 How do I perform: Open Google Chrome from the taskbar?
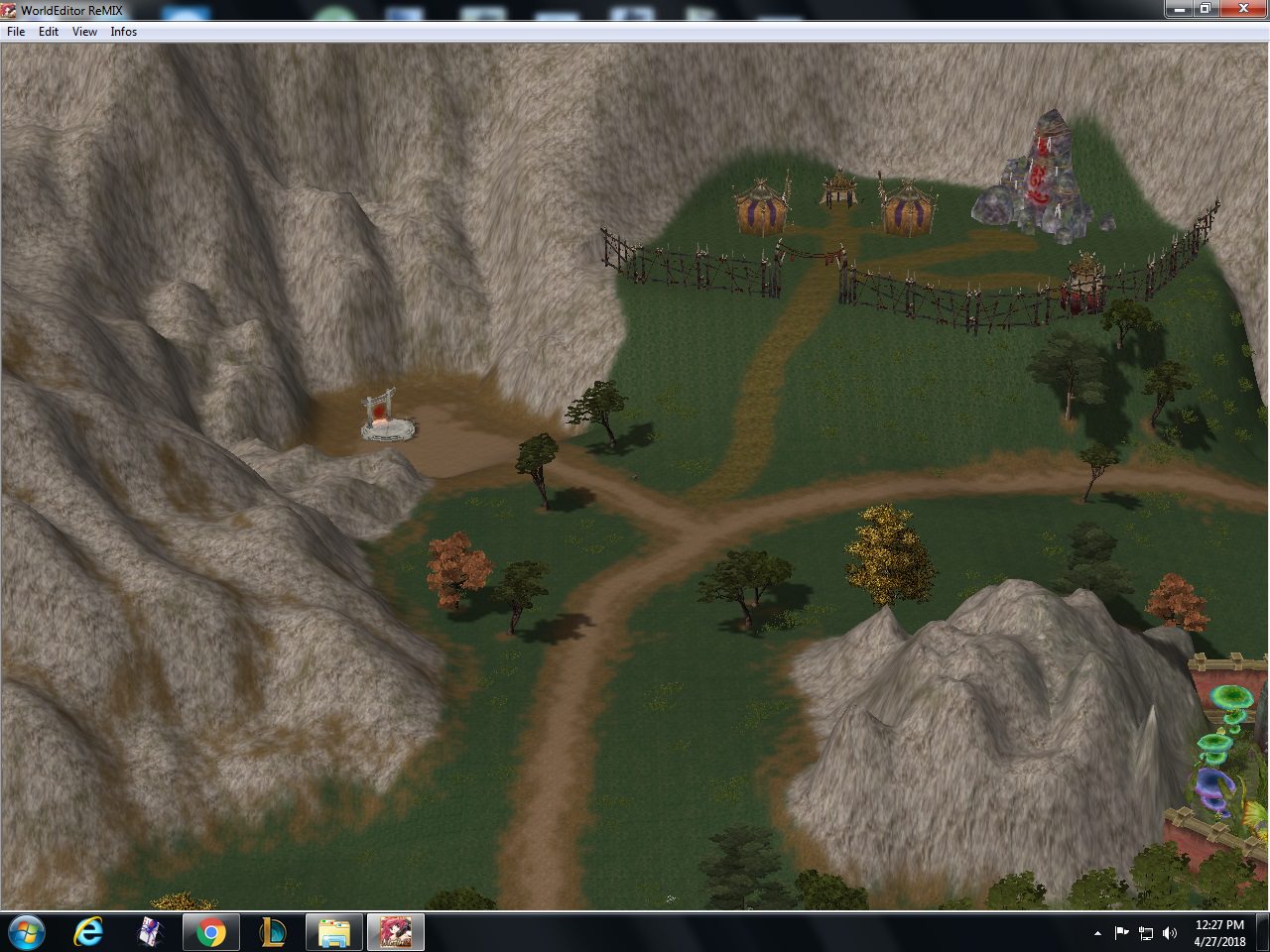pos(210,931)
